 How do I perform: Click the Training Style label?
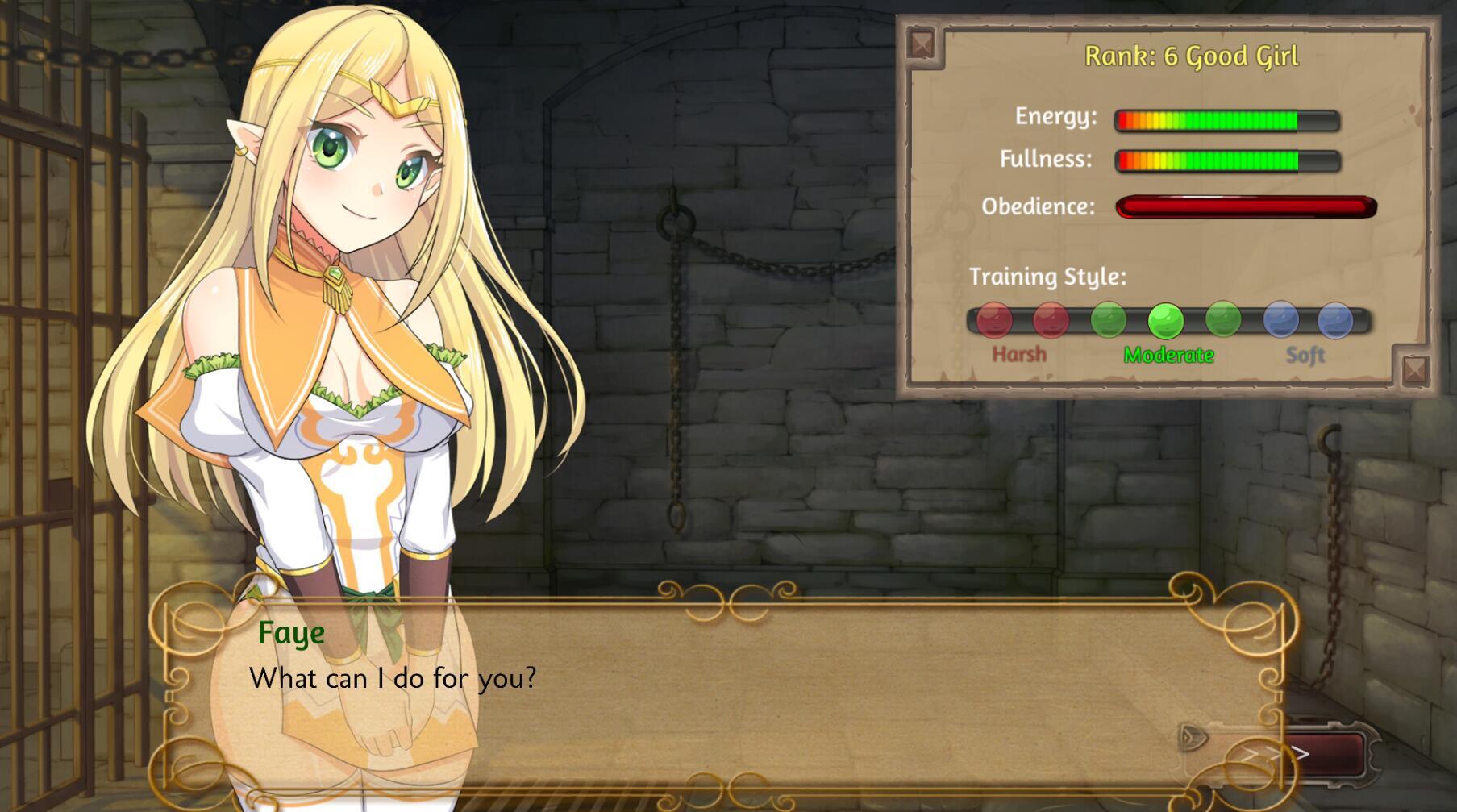[x=1046, y=275]
